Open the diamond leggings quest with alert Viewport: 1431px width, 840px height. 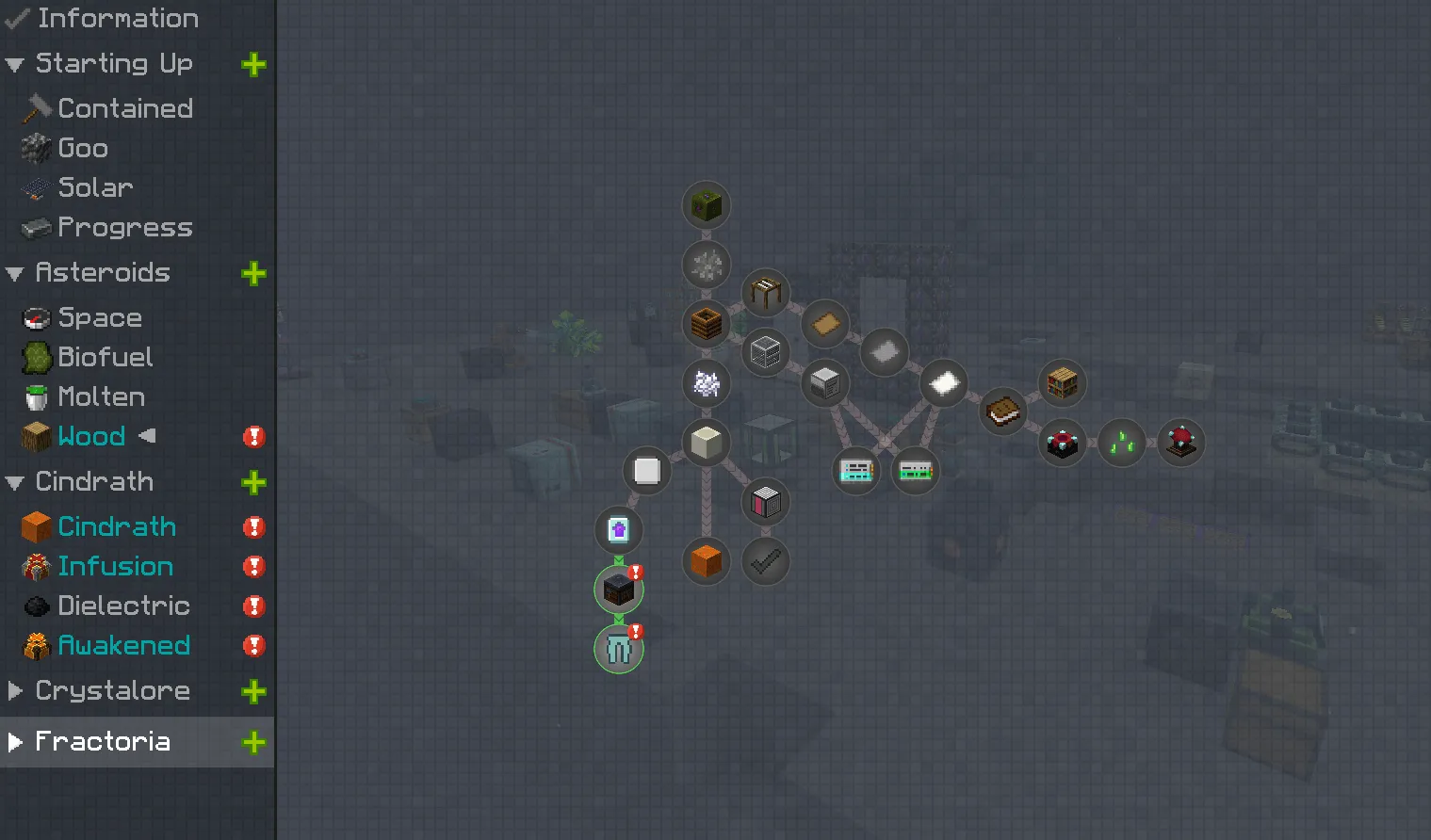tap(618, 648)
